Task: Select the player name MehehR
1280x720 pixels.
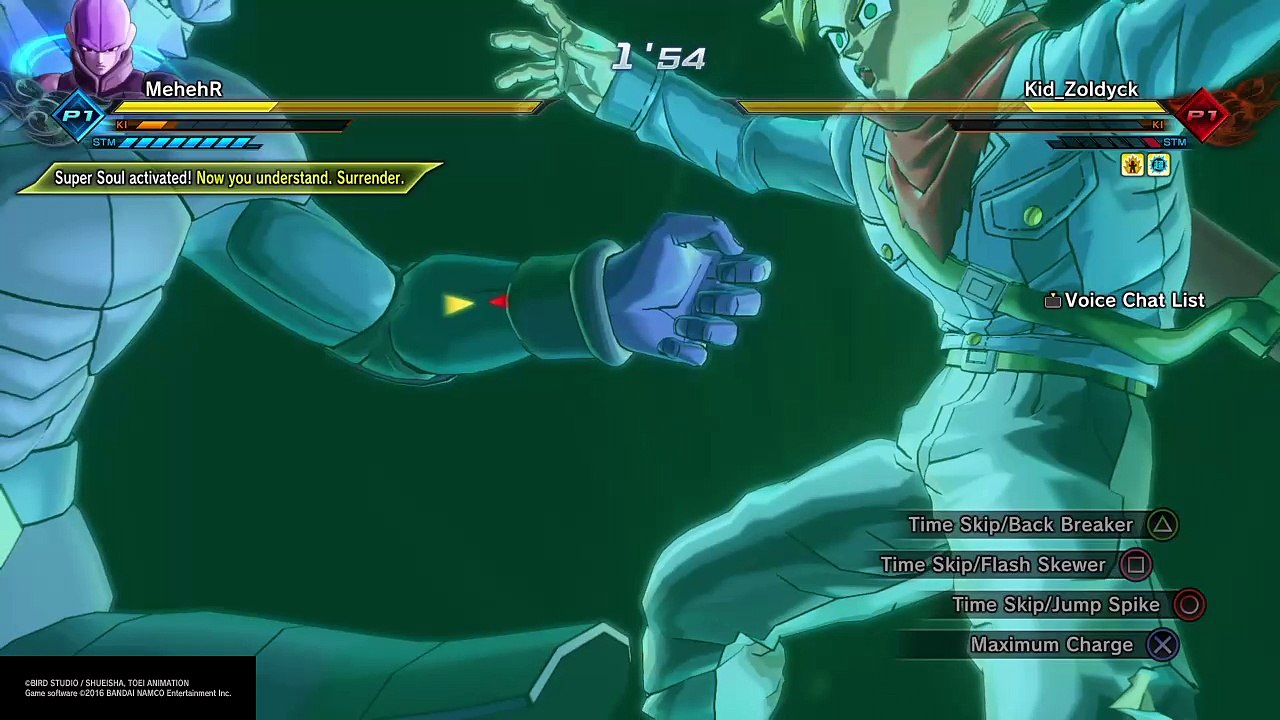Action: point(183,89)
